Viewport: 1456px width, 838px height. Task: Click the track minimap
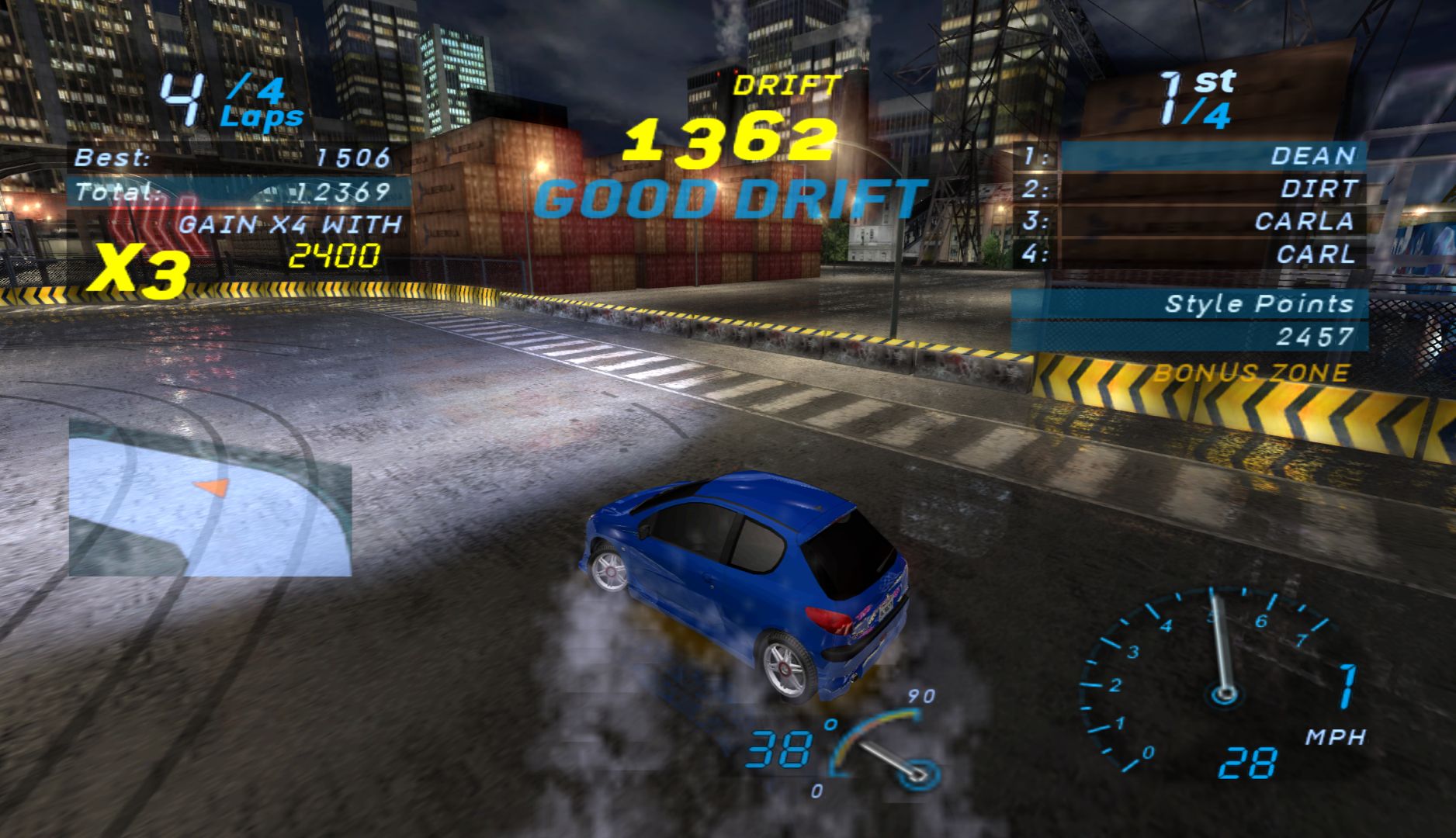pyautogui.click(x=210, y=497)
